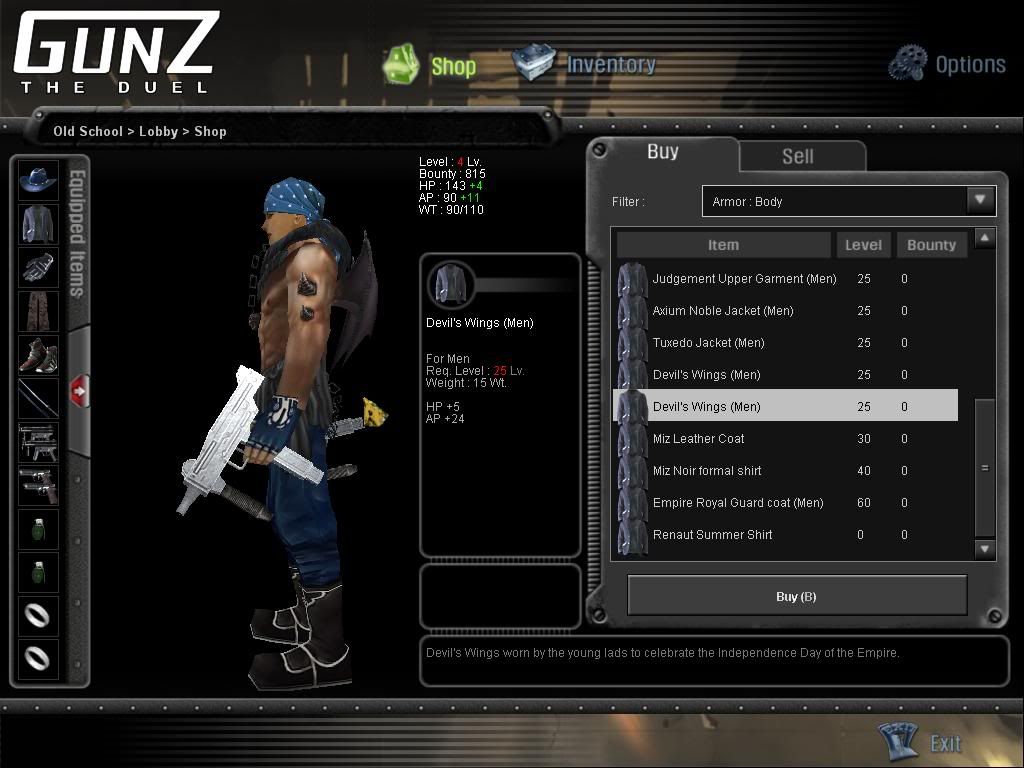Screen dimensions: 1024x768
Task: Select Judgement Upper Garment (Men) row
Action: coord(744,279)
